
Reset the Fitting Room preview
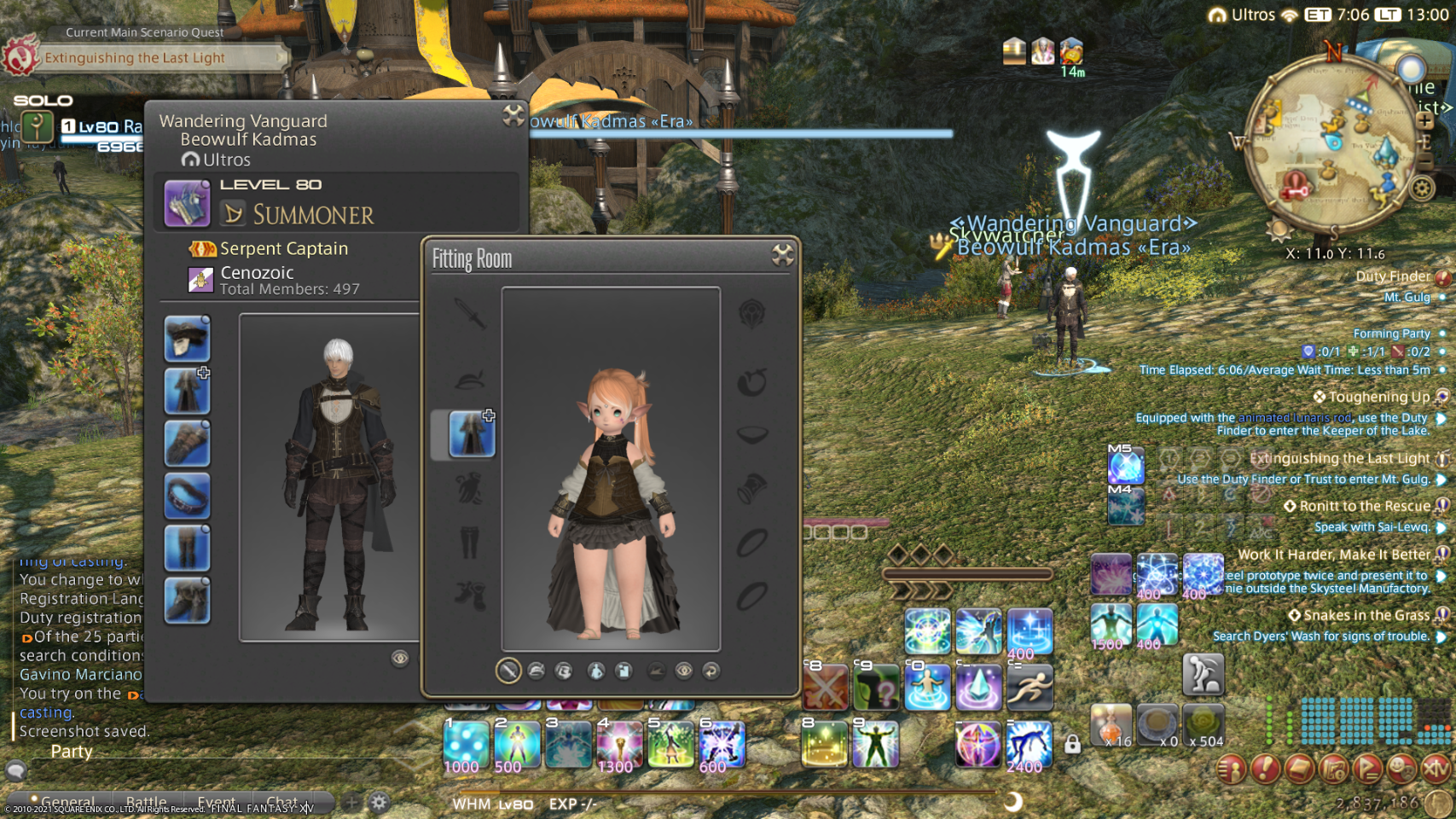[x=711, y=671]
